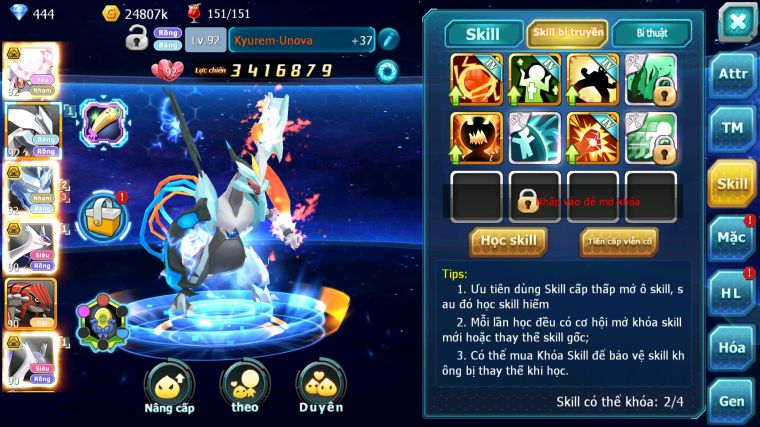This screenshot has height=427, width=760.
Task: Switch to the Attr side tab
Action: tap(732, 74)
